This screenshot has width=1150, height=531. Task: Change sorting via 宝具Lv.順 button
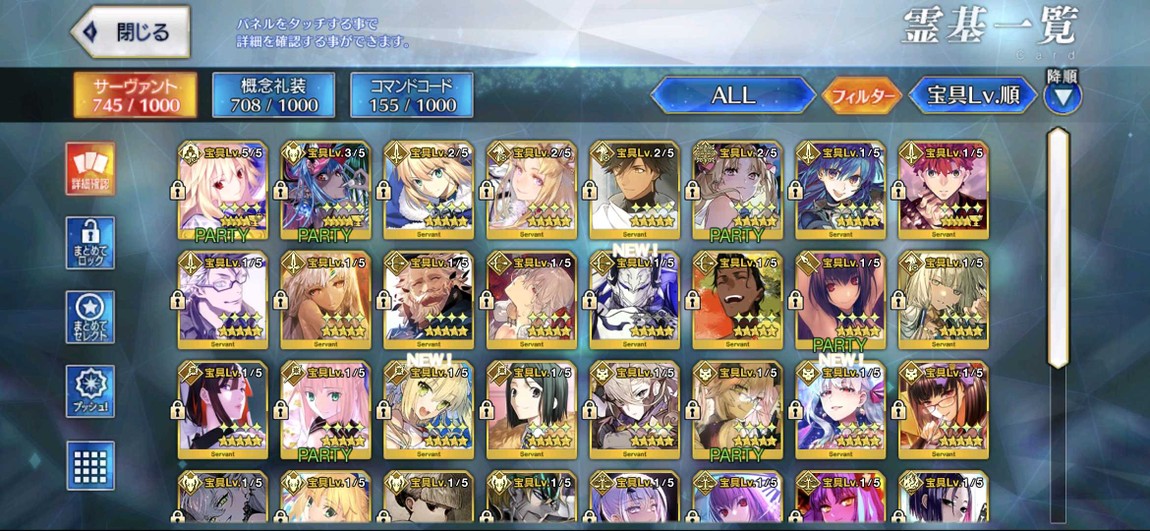click(972, 96)
